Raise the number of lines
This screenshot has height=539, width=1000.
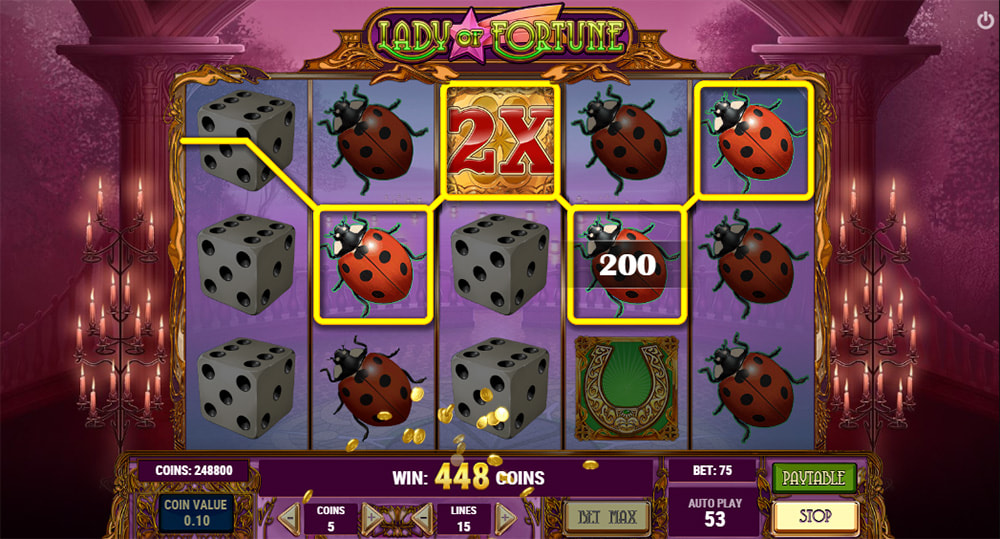click(506, 517)
